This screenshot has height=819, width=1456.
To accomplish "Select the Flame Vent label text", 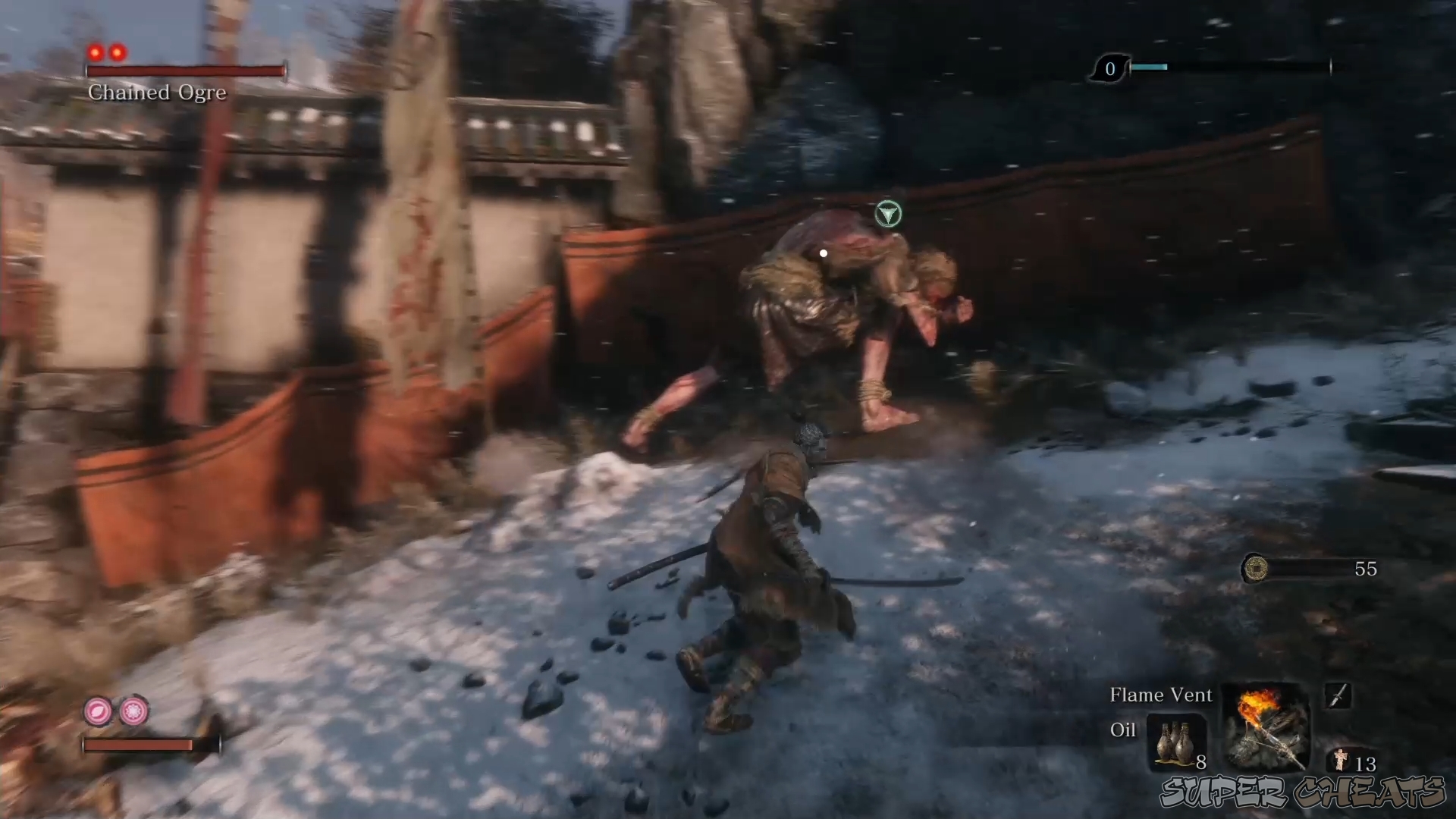I will (1160, 695).
